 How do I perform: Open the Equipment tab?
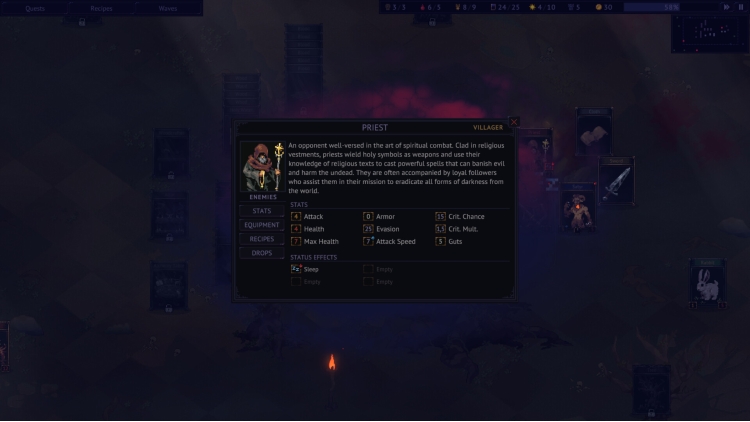262,225
